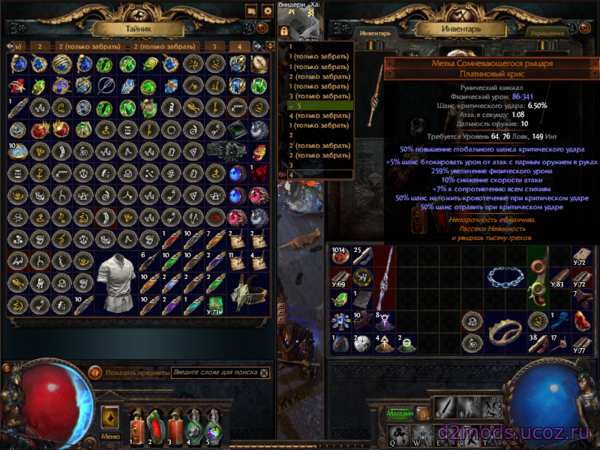Switch to stash tab 4

point(240,46)
